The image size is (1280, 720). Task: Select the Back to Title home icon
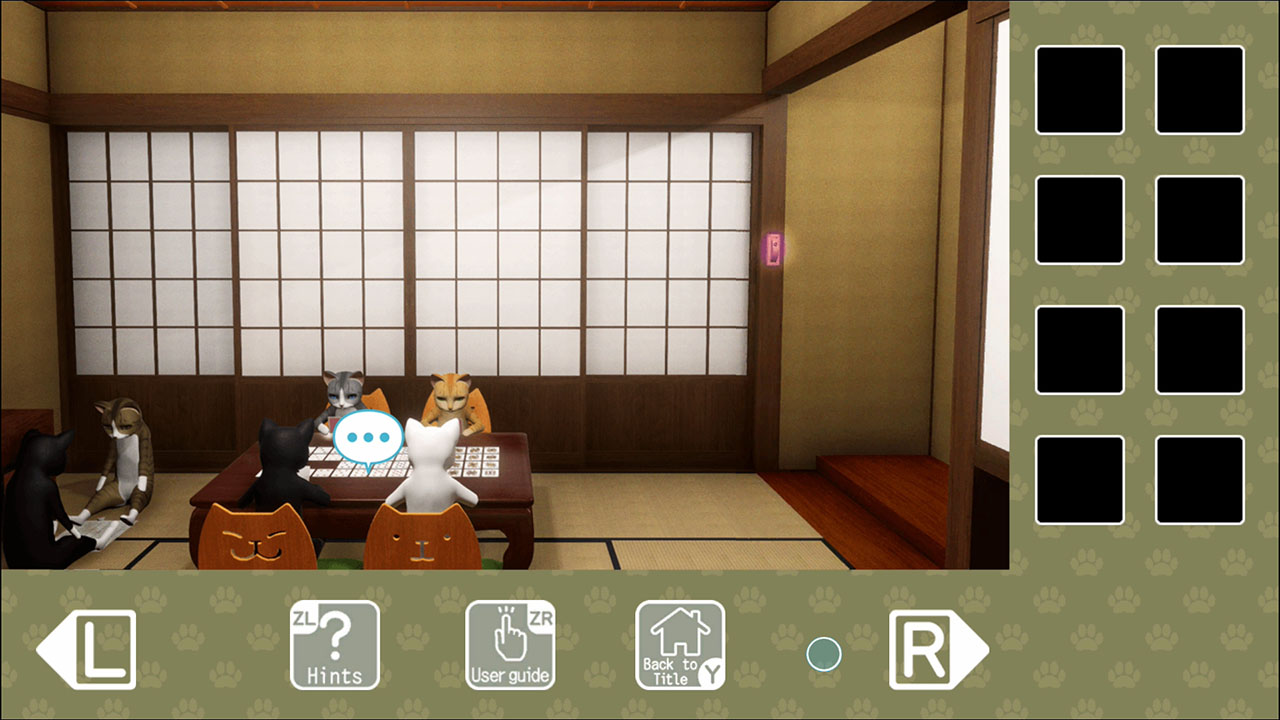click(679, 644)
